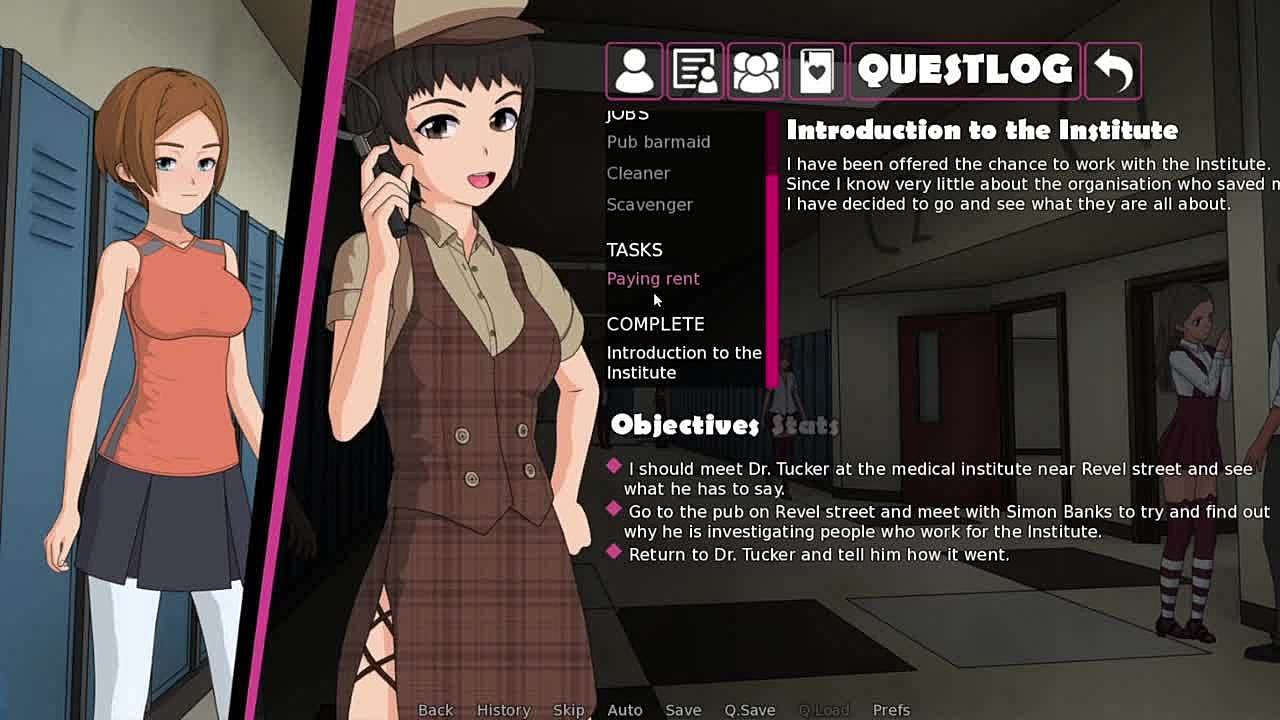Select Introduction to the Institute quest
The height and width of the screenshot is (720, 1280).
coord(683,362)
